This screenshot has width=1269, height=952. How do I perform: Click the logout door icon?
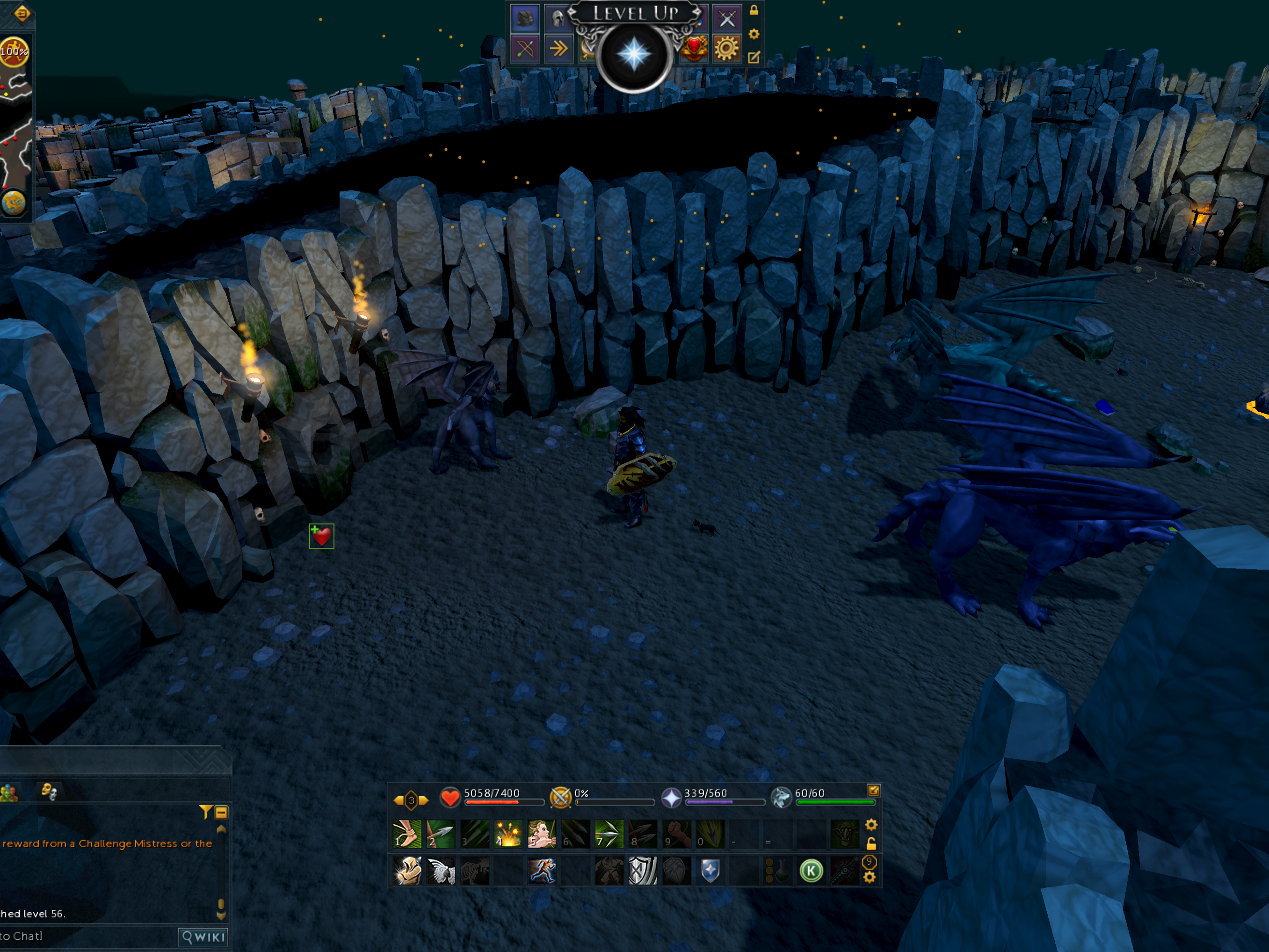click(x=22, y=13)
